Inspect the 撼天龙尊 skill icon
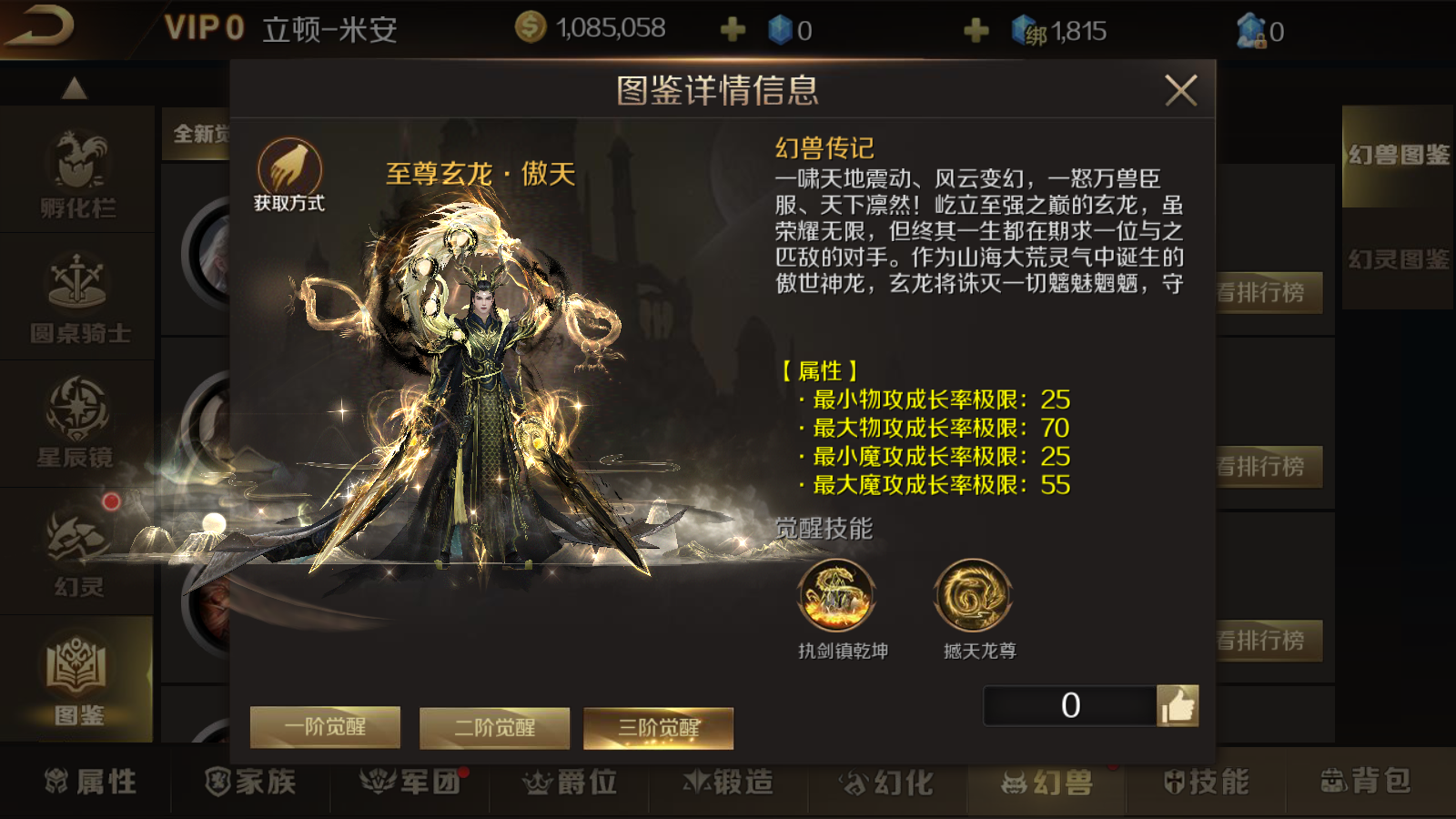This screenshot has height=819, width=1456. 973,596
